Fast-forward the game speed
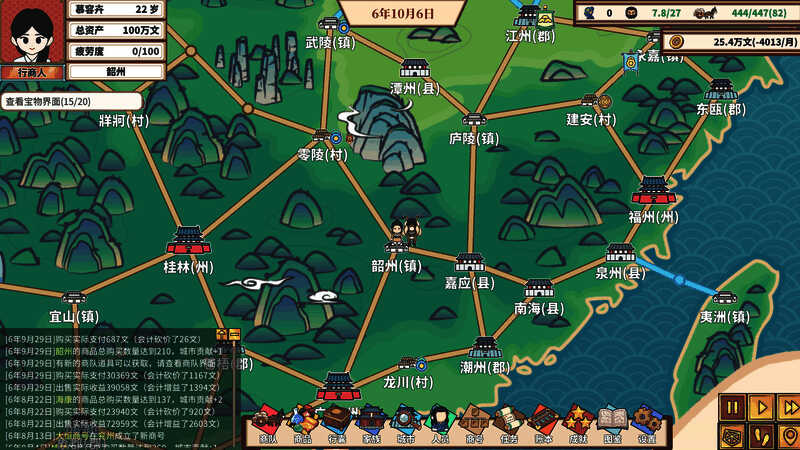The width and height of the screenshot is (800, 450). tap(788, 407)
